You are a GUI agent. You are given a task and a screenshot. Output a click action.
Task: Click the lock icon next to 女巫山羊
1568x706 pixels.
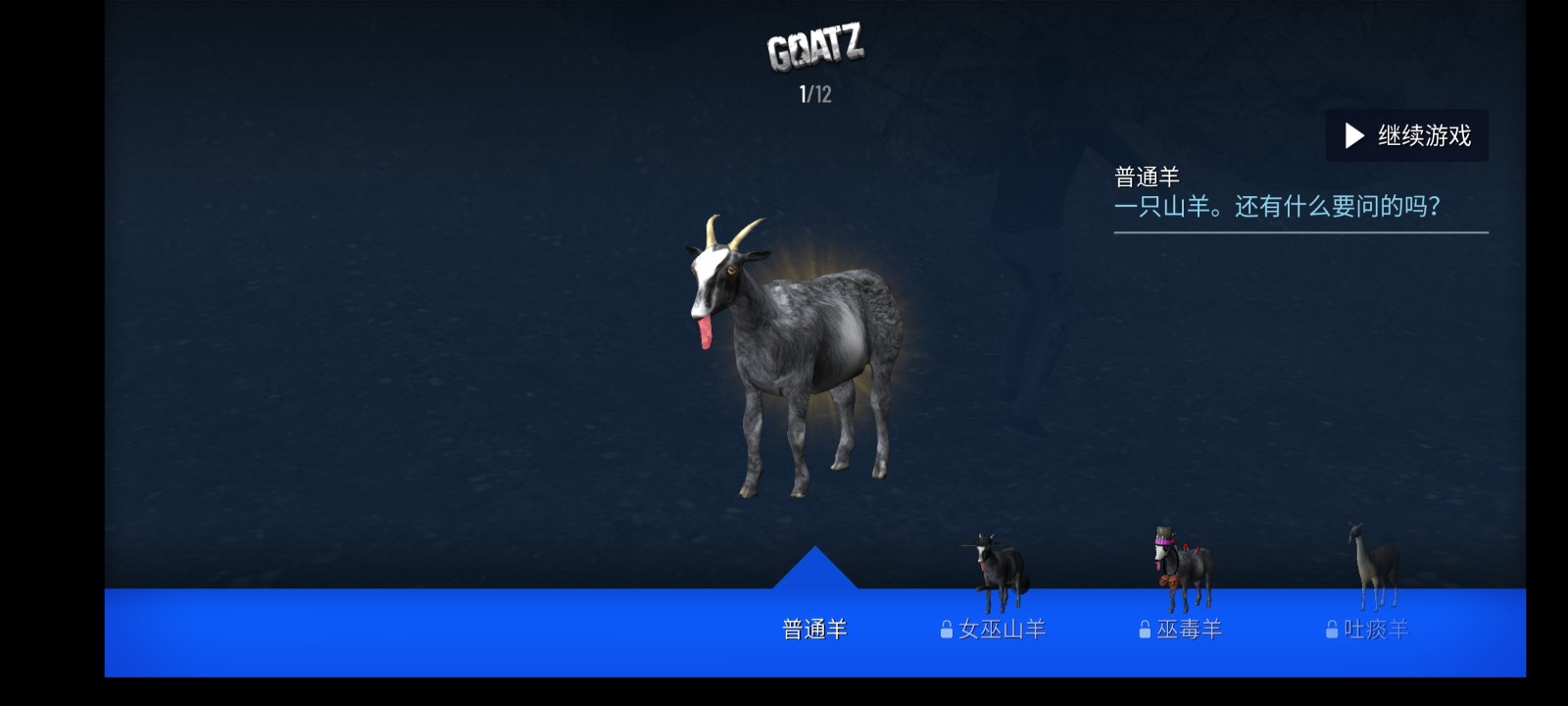tap(947, 629)
